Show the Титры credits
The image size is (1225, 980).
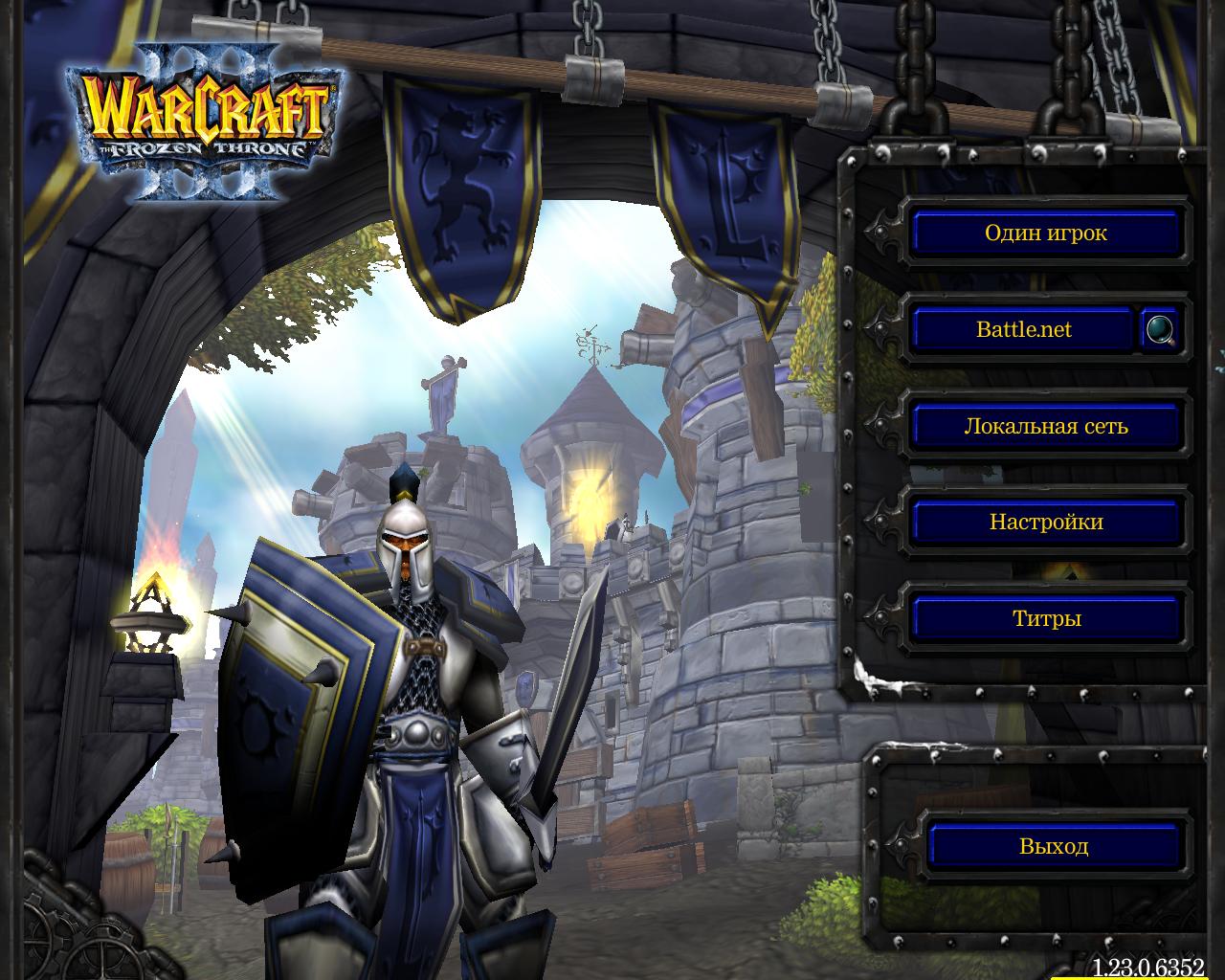coord(1045,618)
